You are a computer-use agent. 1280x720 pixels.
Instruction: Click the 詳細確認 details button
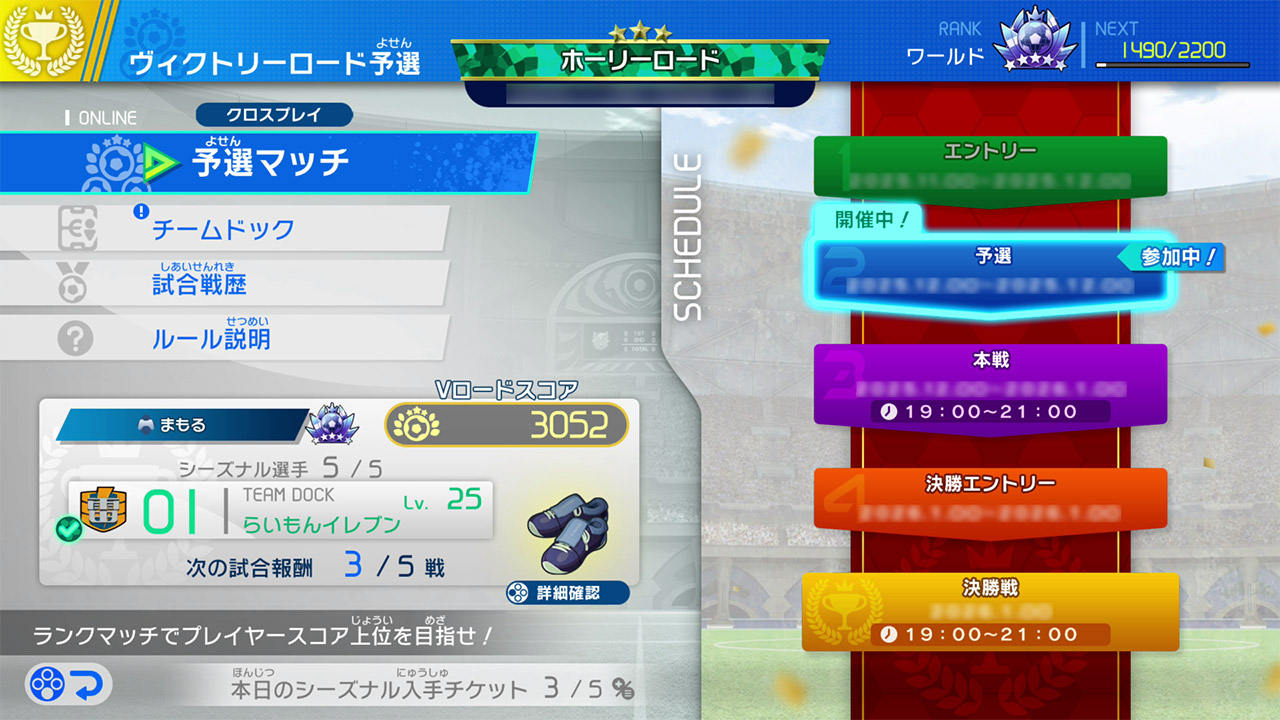[x=568, y=593]
